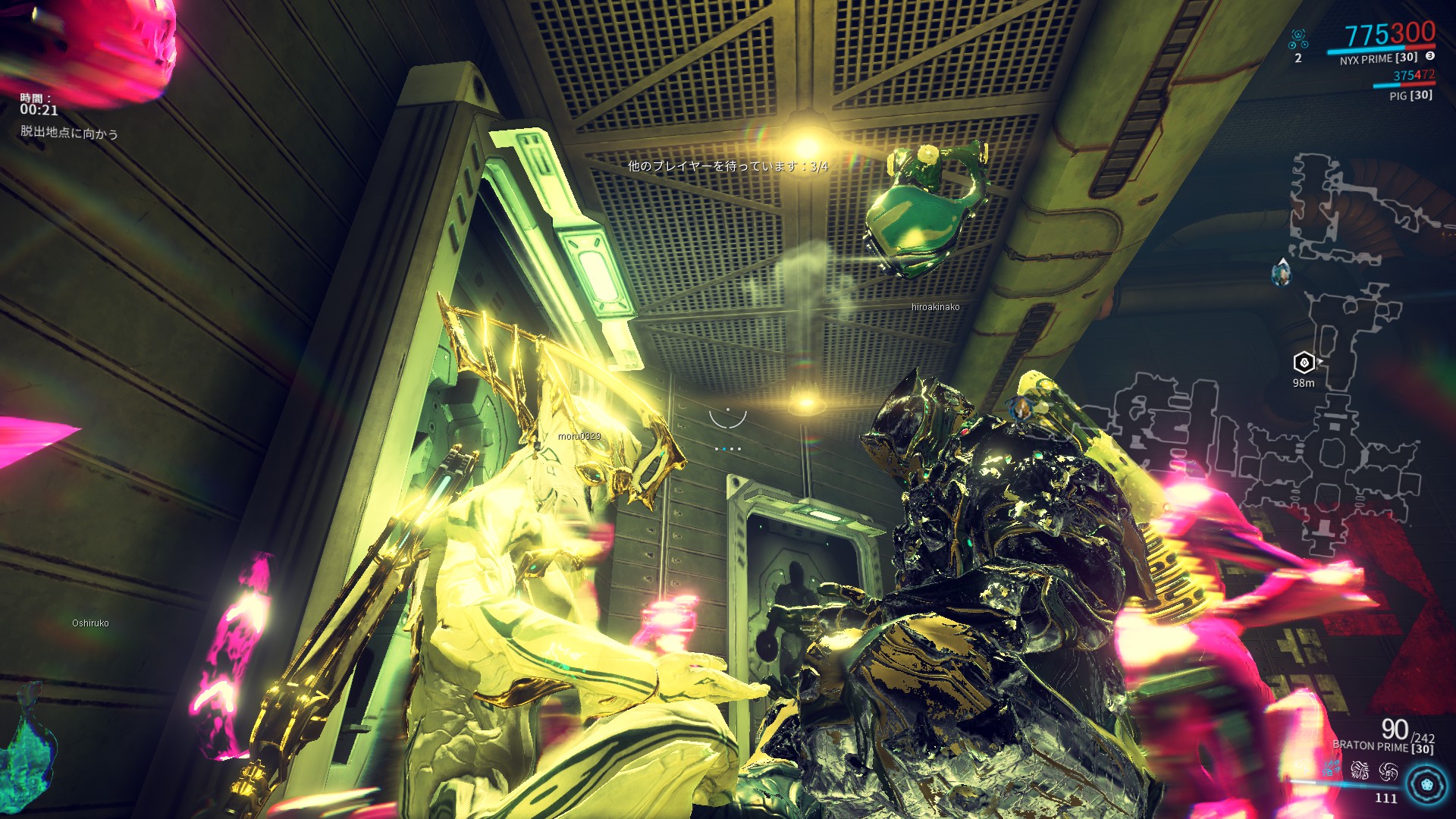Click the companion status icon above the 2 counter
The image size is (1456, 819).
[x=1298, y=37]
